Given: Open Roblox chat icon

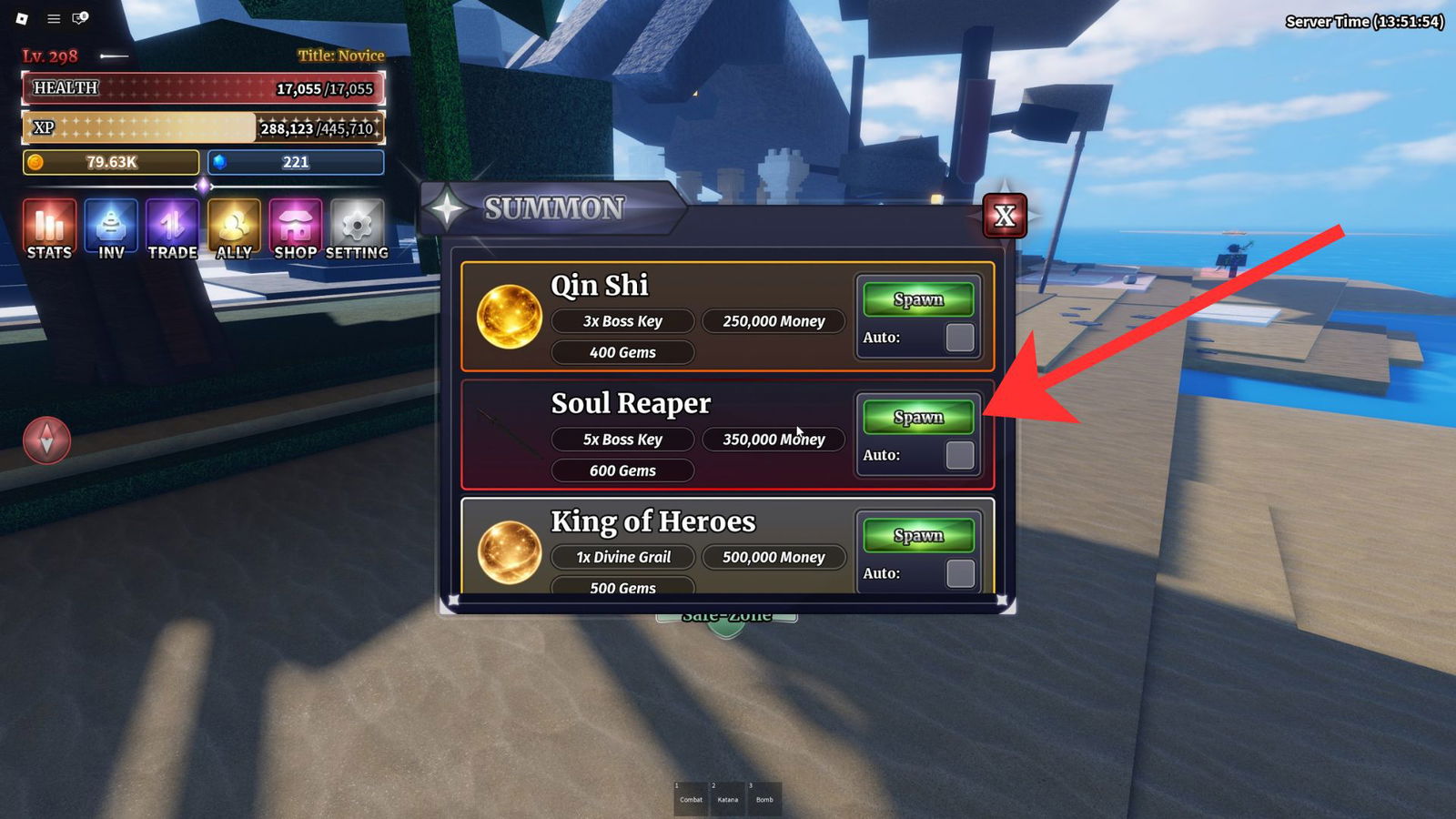Looking at the screenshot, I should [x=77, y=17].
